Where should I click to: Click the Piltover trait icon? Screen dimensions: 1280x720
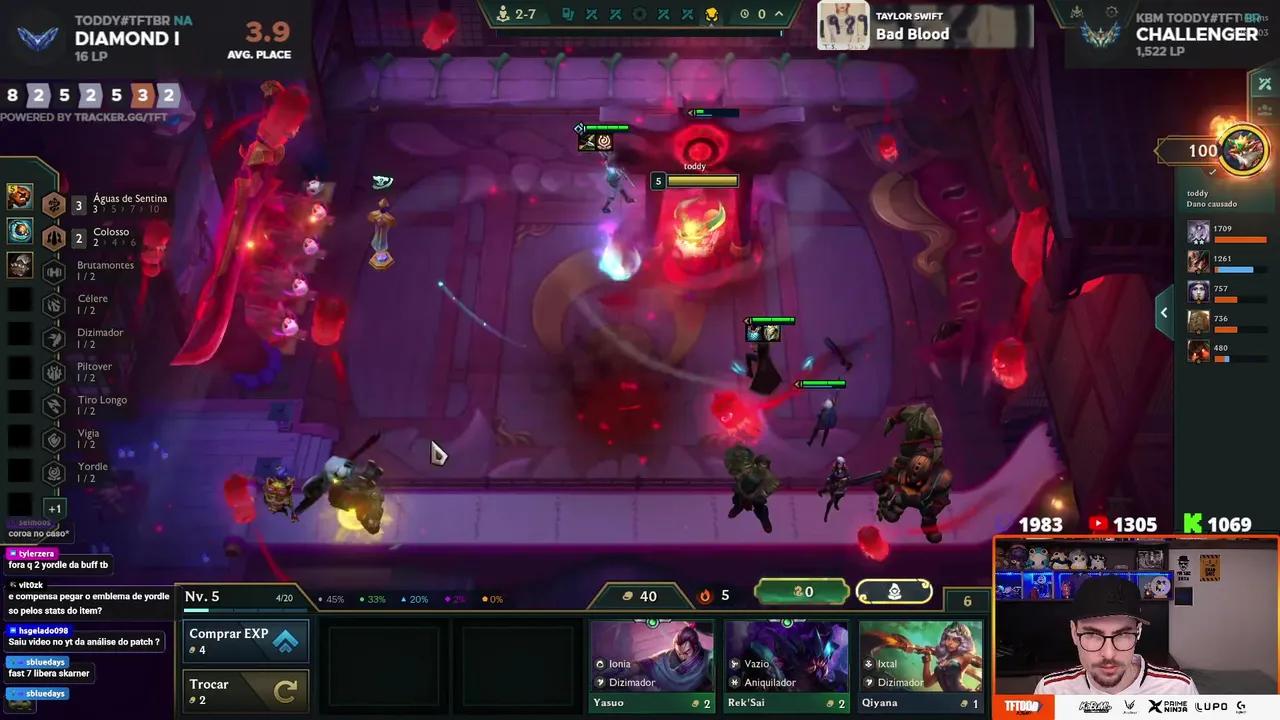pyautogui.click(x=54, y=372)
